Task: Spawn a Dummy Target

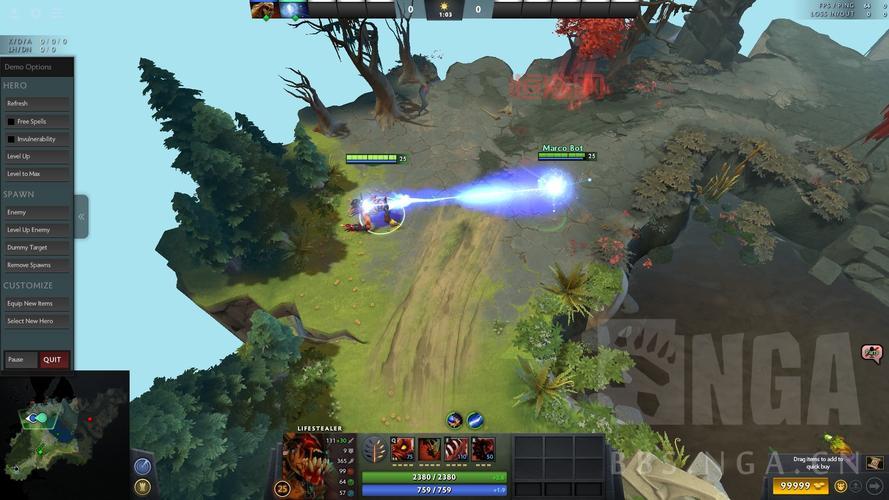Action: point(37,247)
